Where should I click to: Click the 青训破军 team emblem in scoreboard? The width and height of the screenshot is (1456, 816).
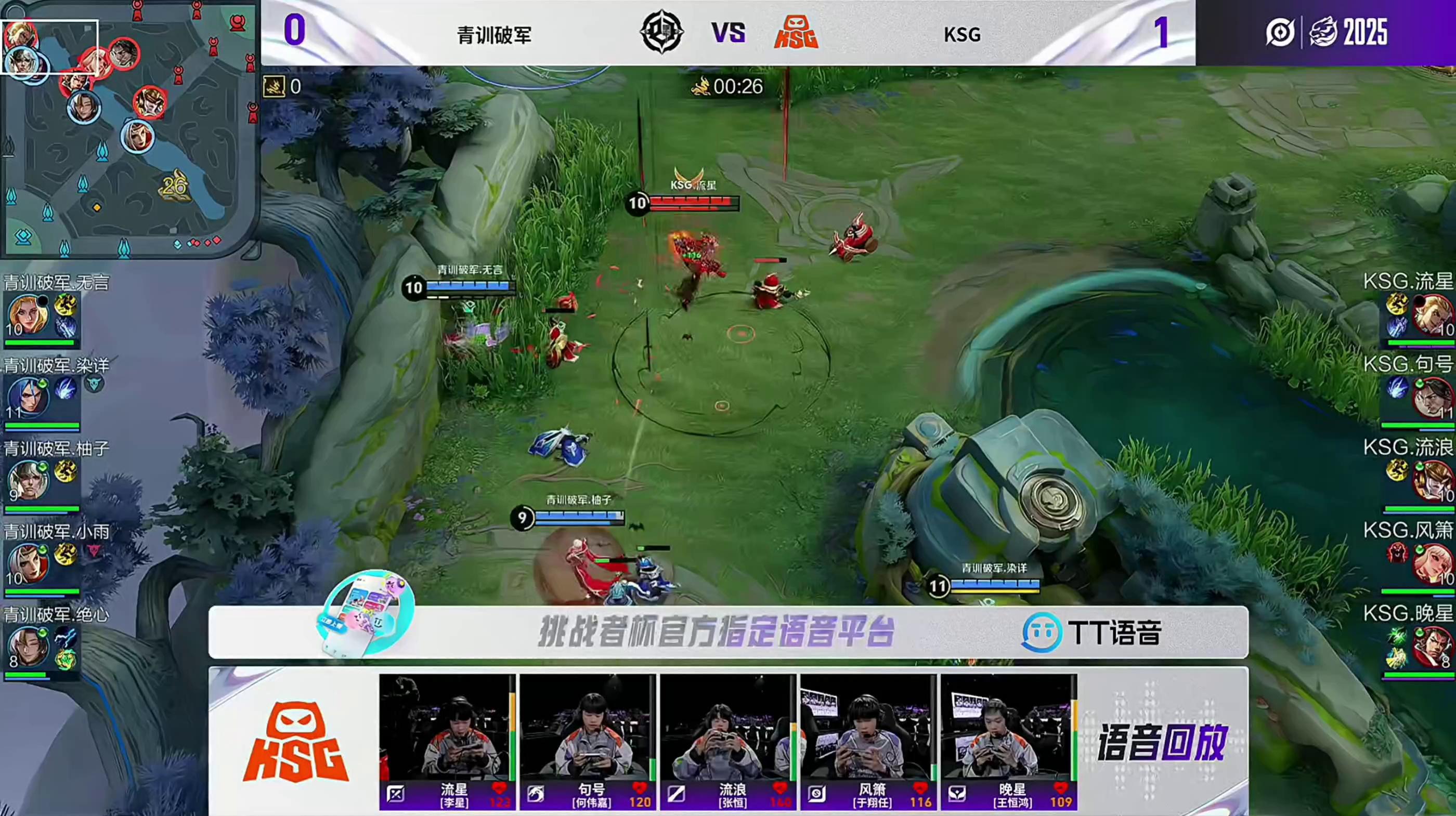pyautogui.click(x=661, y=32)
